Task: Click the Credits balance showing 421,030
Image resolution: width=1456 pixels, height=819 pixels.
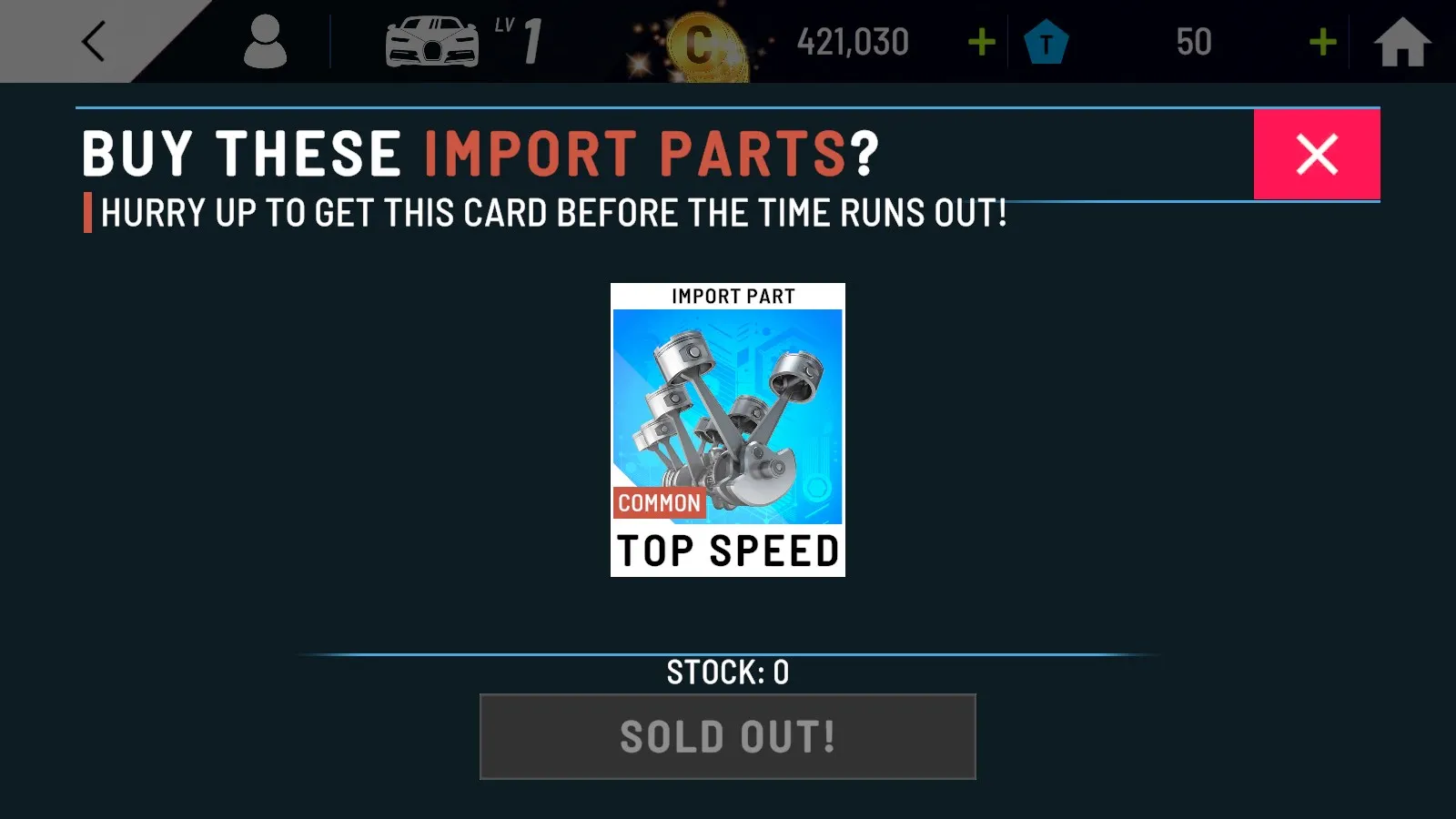Action: 852,41
